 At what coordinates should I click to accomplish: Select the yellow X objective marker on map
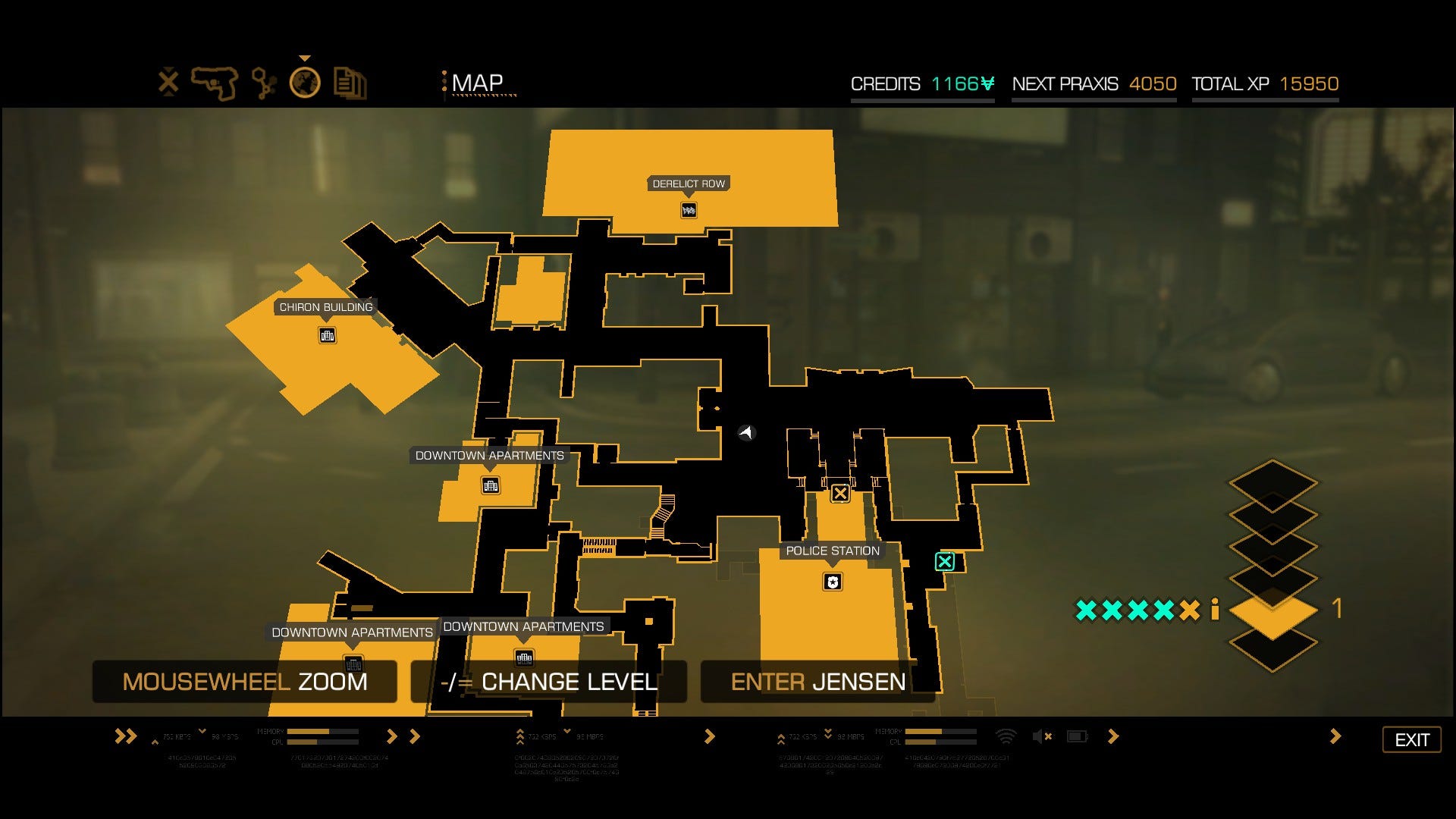839,494
